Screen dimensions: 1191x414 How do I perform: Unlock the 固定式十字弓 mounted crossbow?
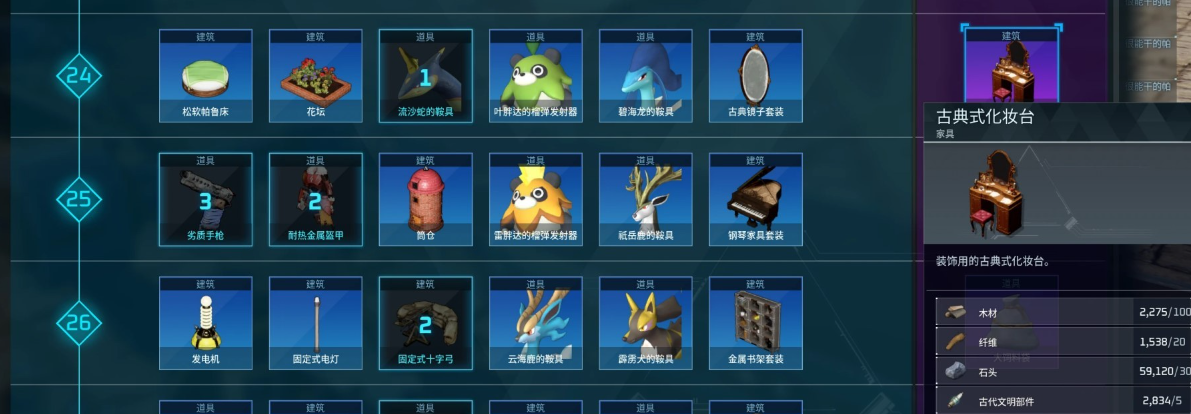pyautogui.click(x=425, y=324)
